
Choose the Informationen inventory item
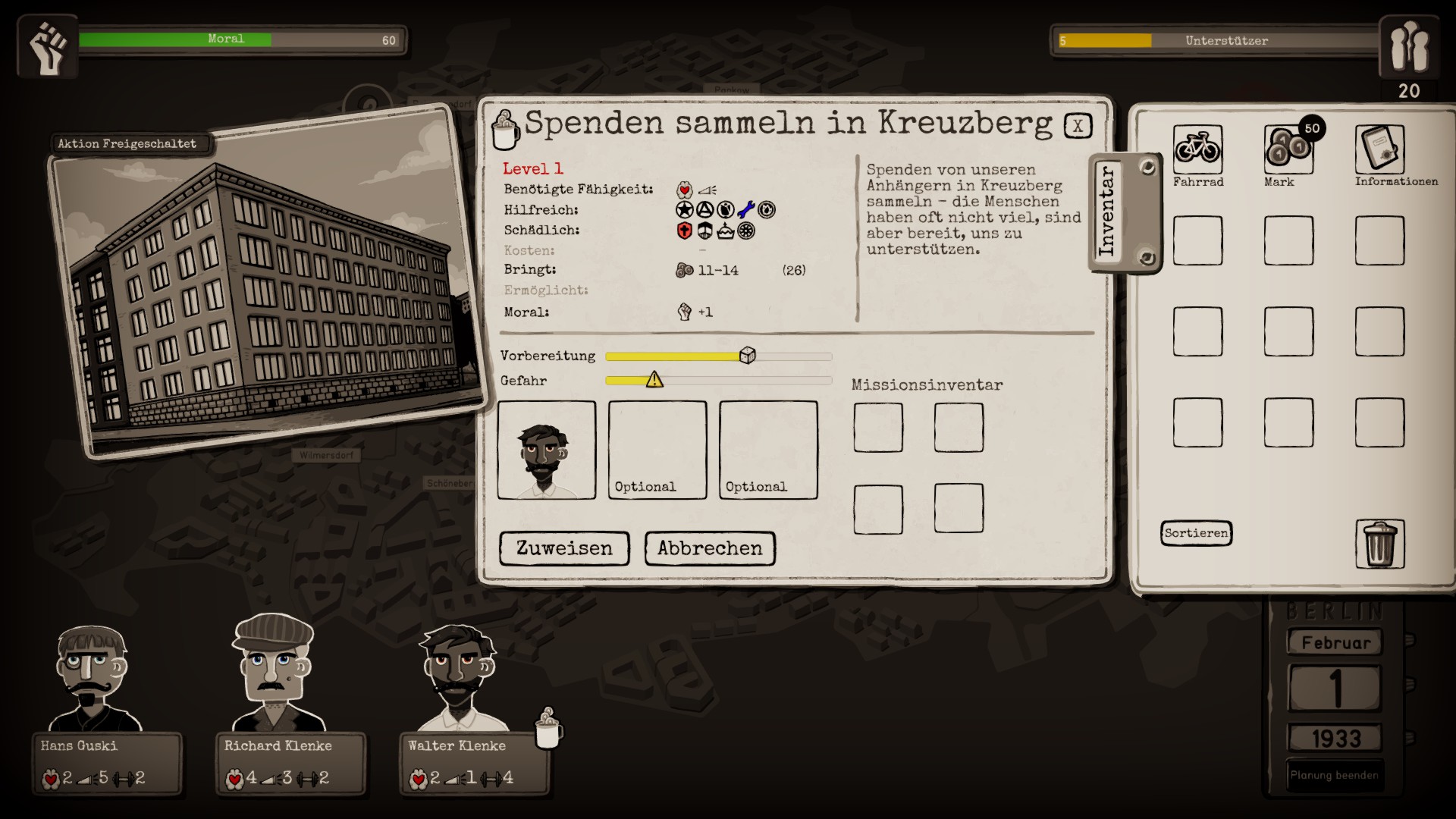1379,149
